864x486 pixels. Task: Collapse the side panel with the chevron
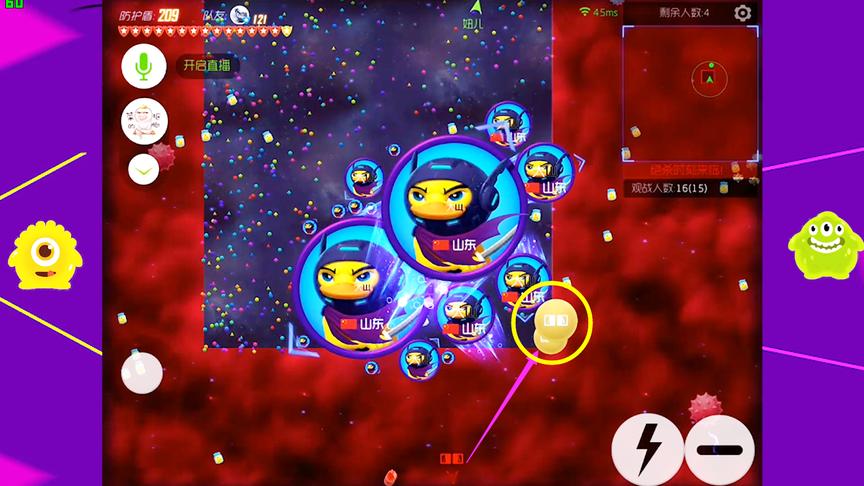144,170
